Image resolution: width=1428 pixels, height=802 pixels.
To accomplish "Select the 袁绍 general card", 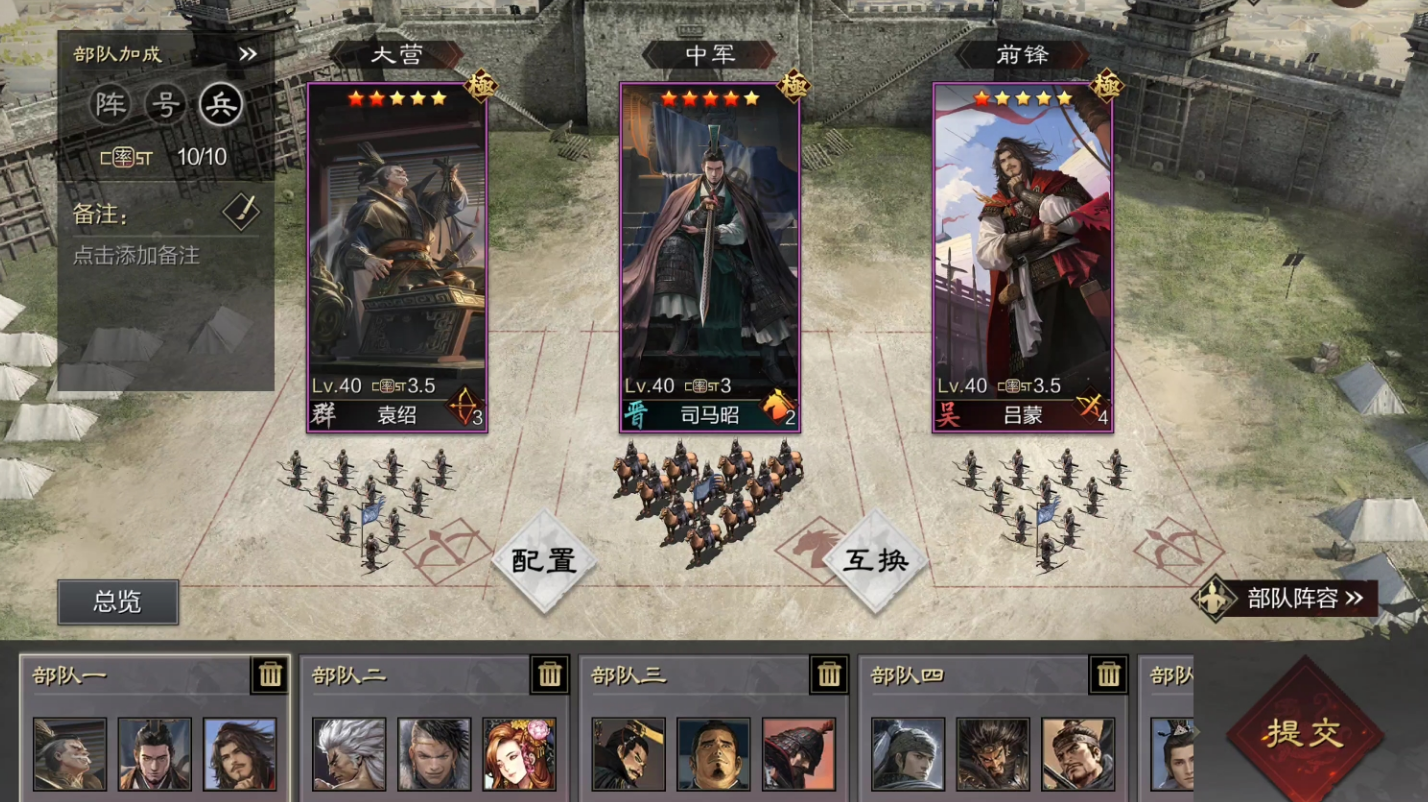I will (x=397, y=257).
